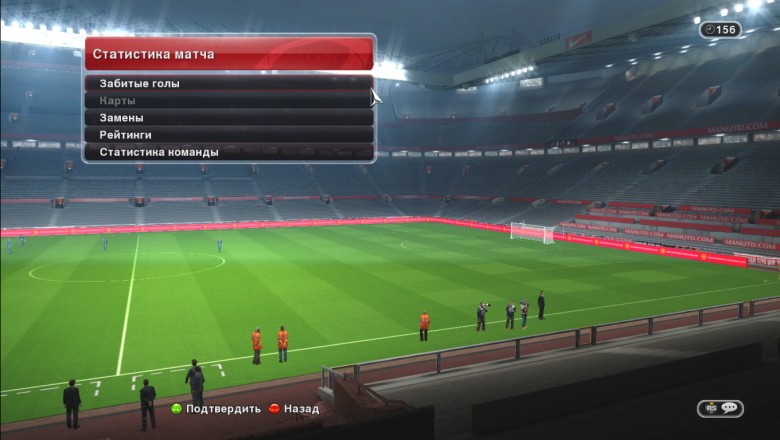The image size is (780, 440).
Task: Select the Замены menu entry
Action: 228,118
